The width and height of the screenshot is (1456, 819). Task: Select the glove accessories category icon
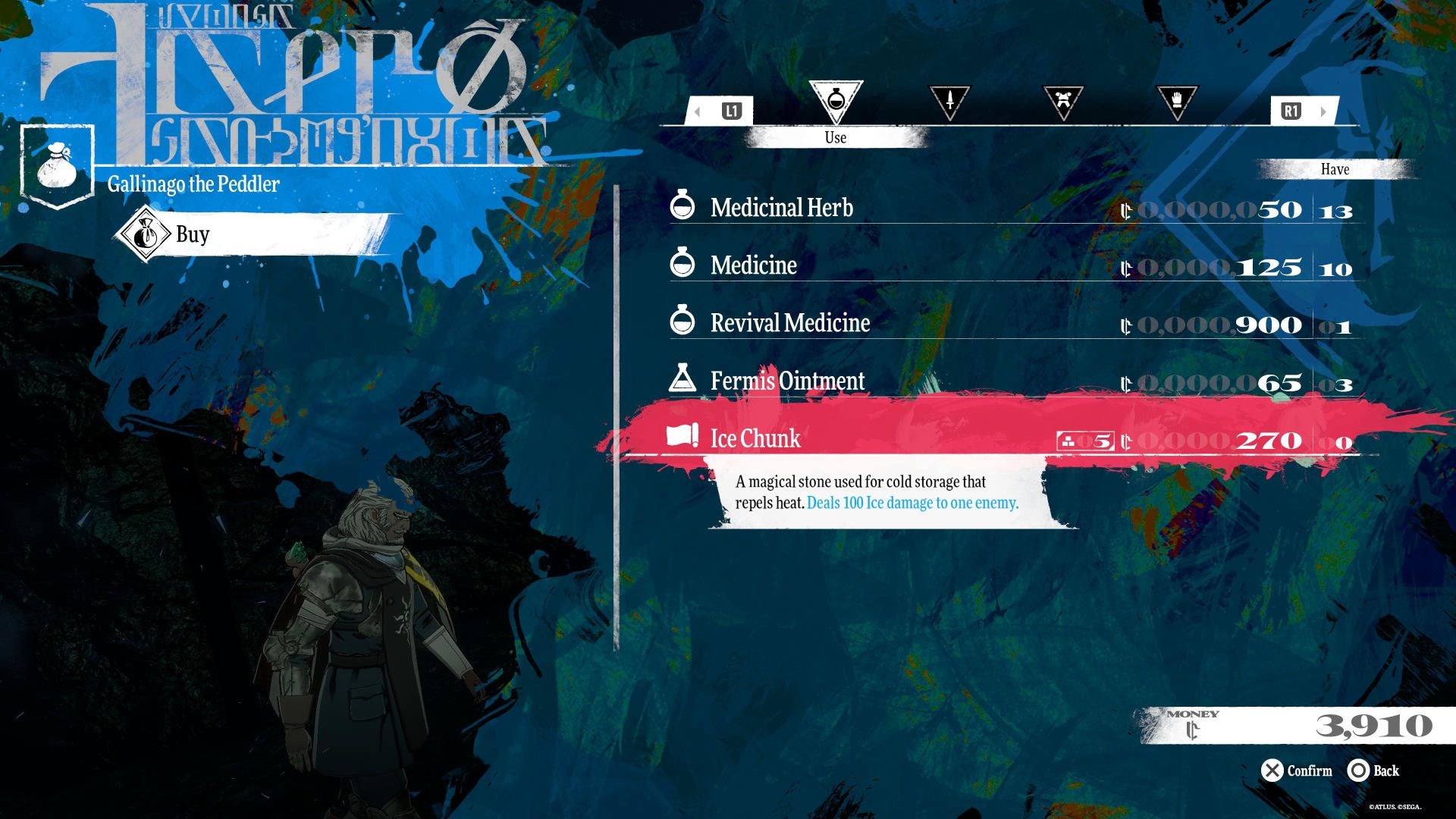click(1176, 102)
